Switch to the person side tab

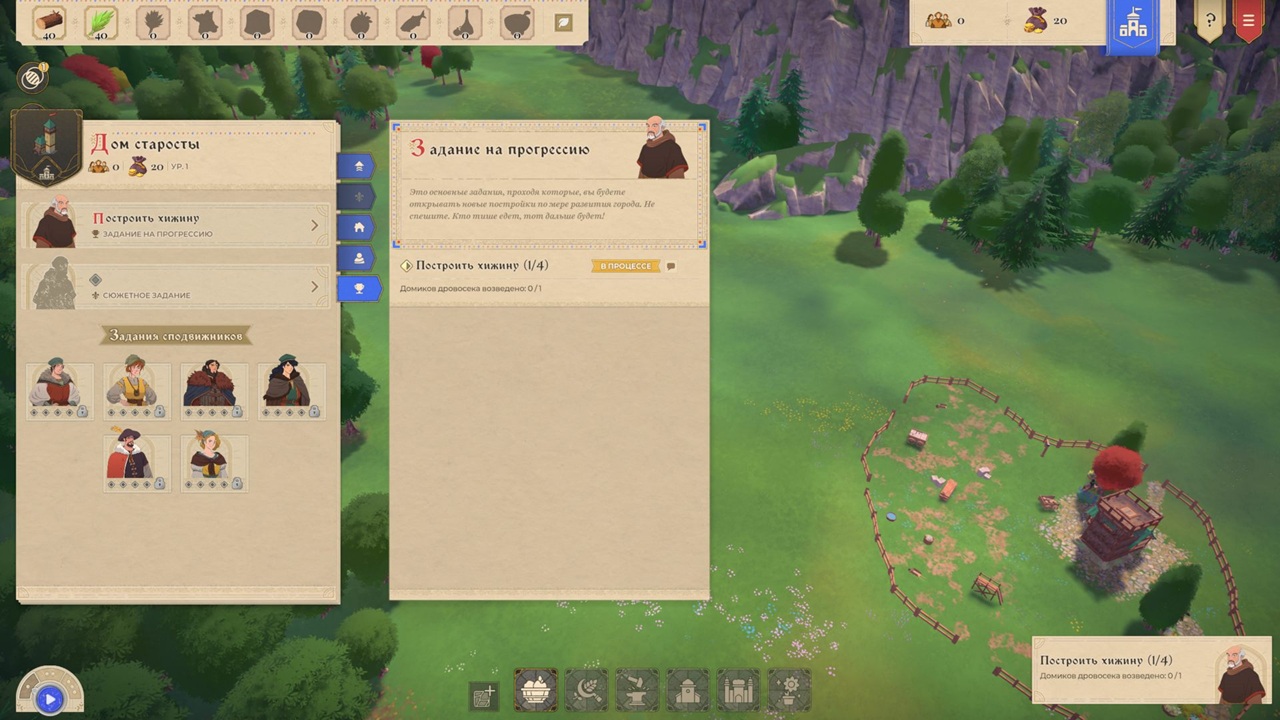click(358, 259)
